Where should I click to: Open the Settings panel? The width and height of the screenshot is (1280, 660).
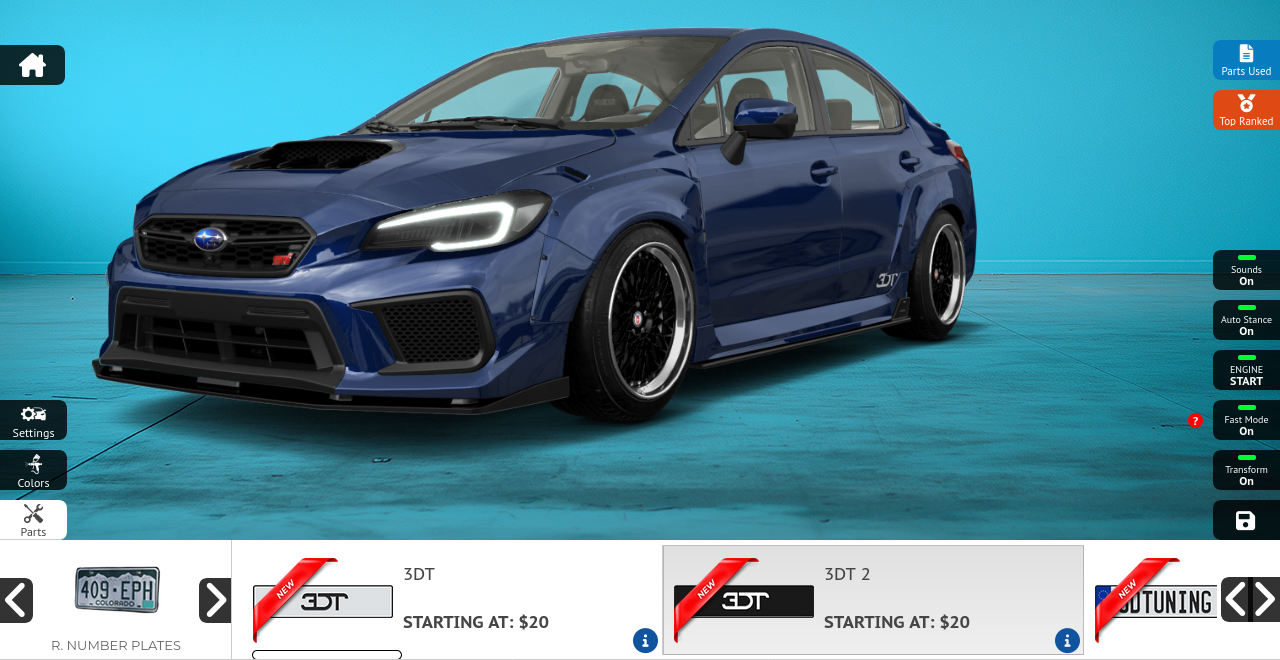point(33,420)
